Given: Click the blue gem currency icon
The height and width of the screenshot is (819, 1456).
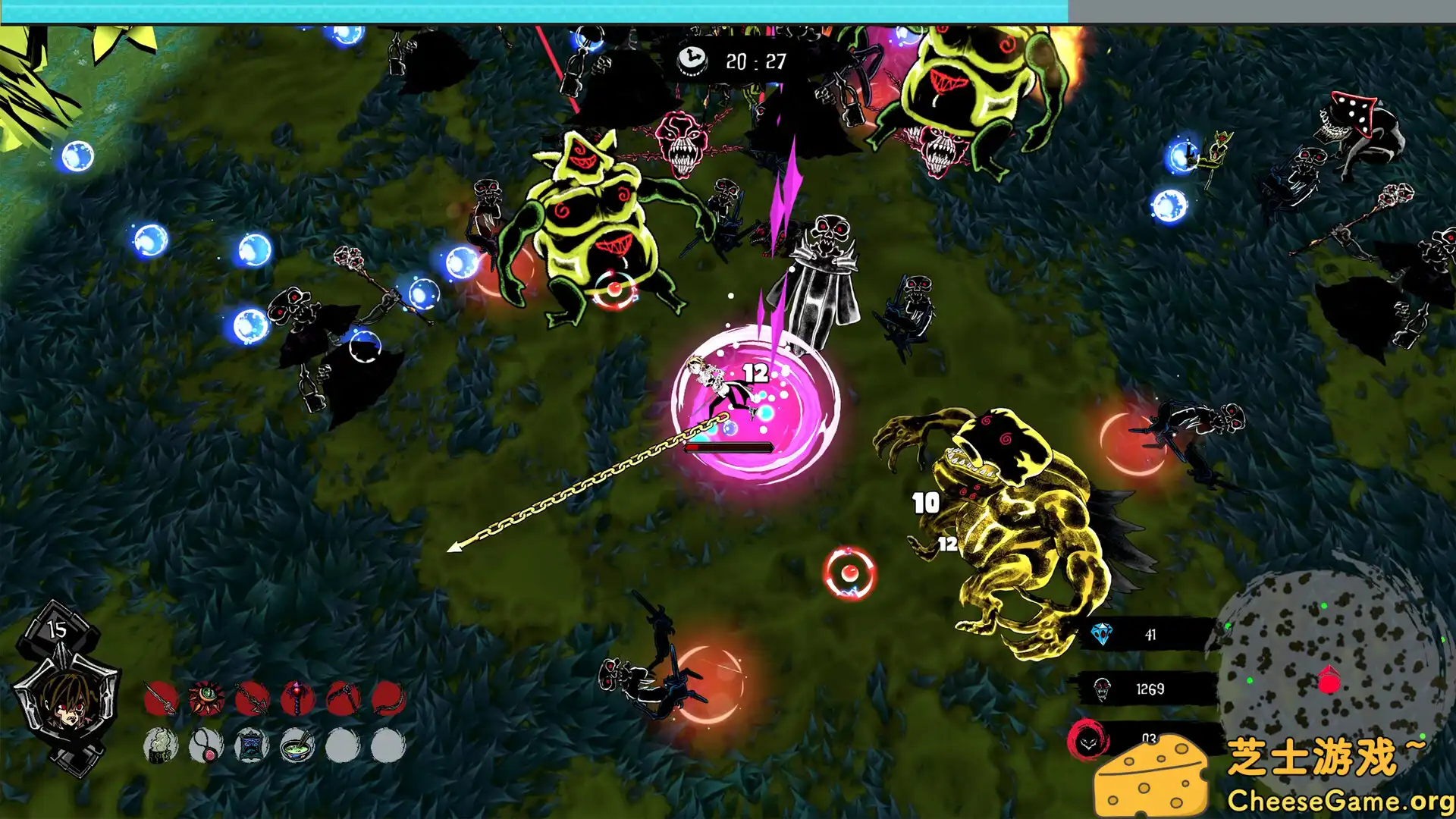Looking at the screenshot, I should click(x=1102, y=634).
